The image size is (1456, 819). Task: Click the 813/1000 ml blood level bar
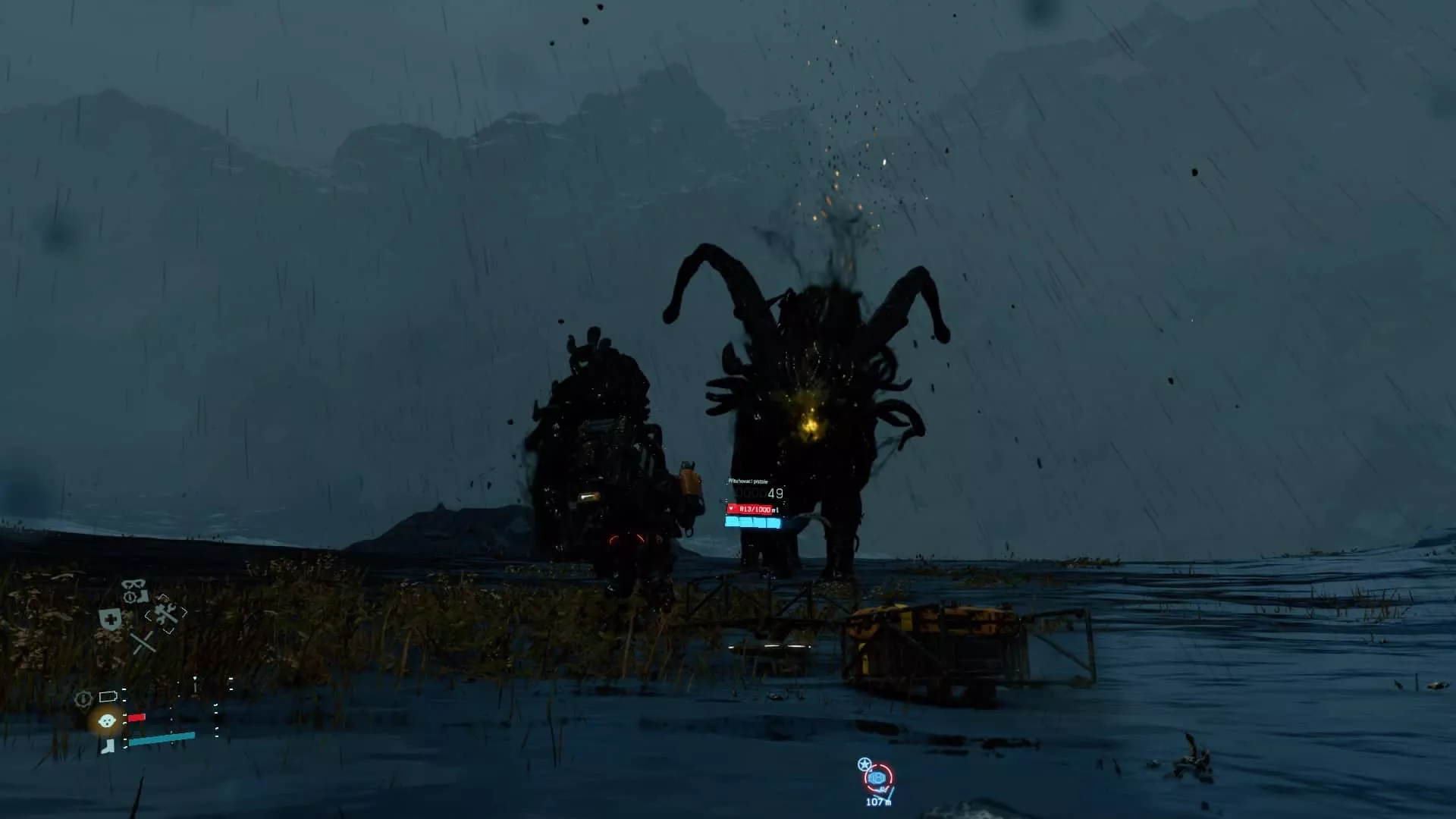point(750,510)
